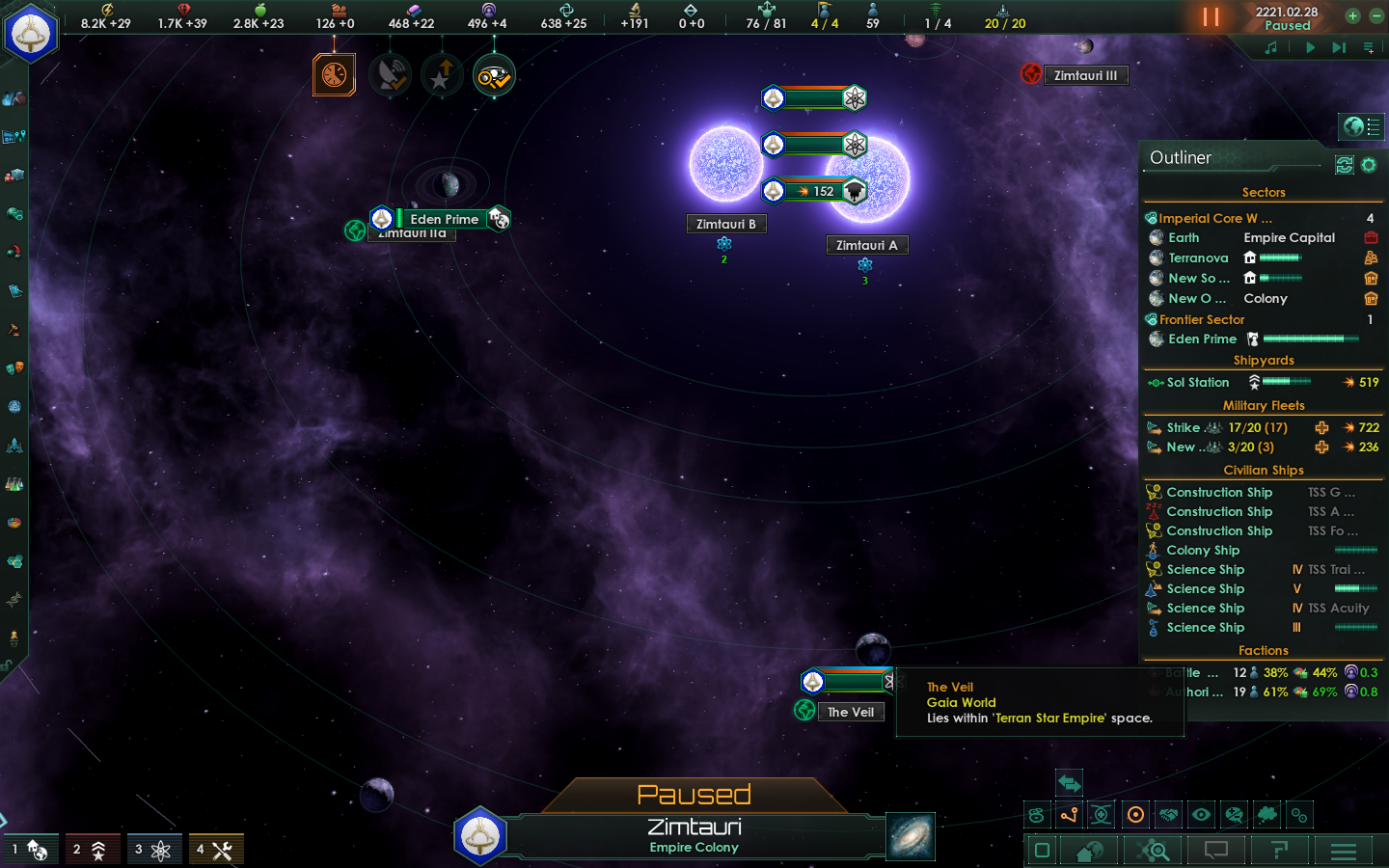This screenshot has height=868, width=1389.
Task: Switch to the opinion map mode eye icon
Action: (1201, 814)
